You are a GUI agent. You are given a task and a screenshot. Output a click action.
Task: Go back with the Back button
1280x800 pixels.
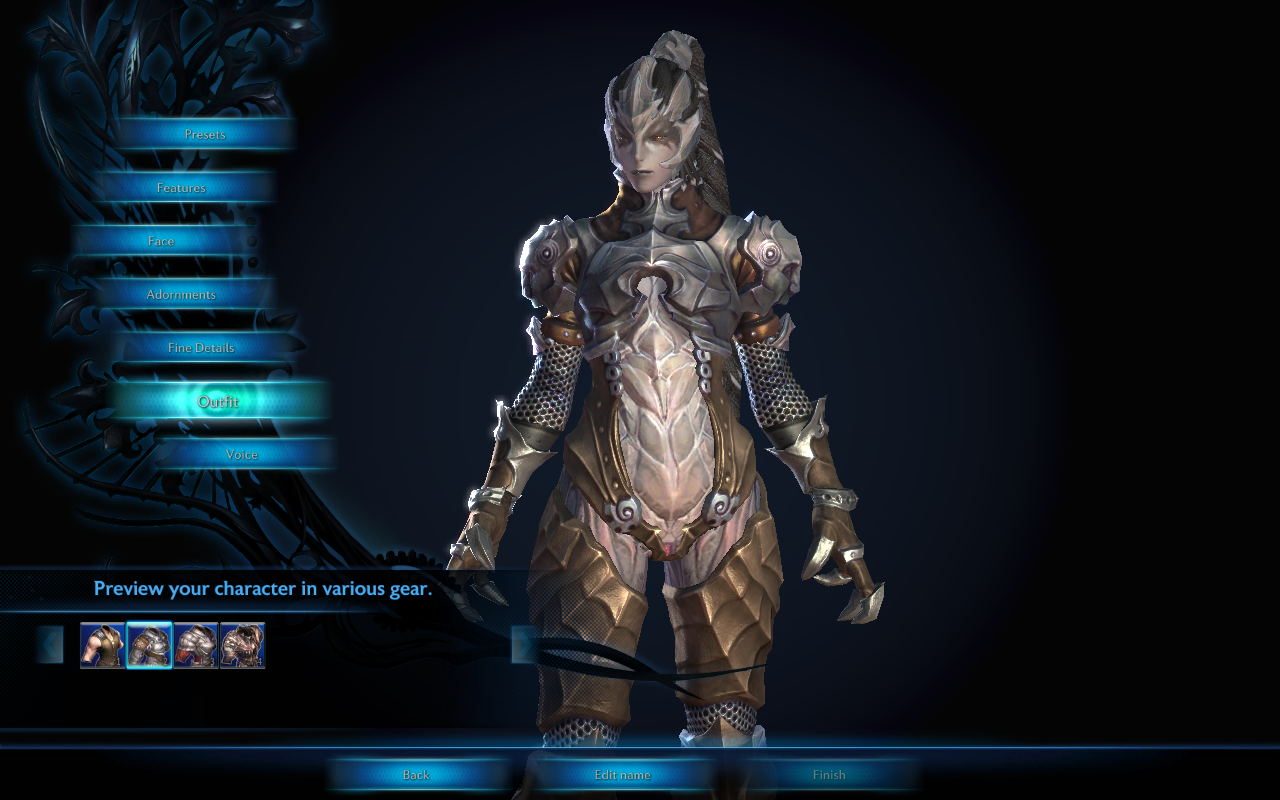click(x=416, y=775)
